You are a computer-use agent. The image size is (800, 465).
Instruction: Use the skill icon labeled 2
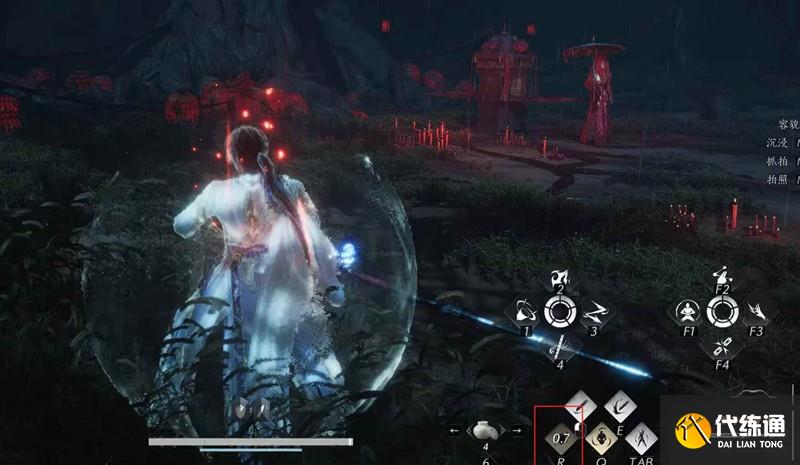click(560, 278)
